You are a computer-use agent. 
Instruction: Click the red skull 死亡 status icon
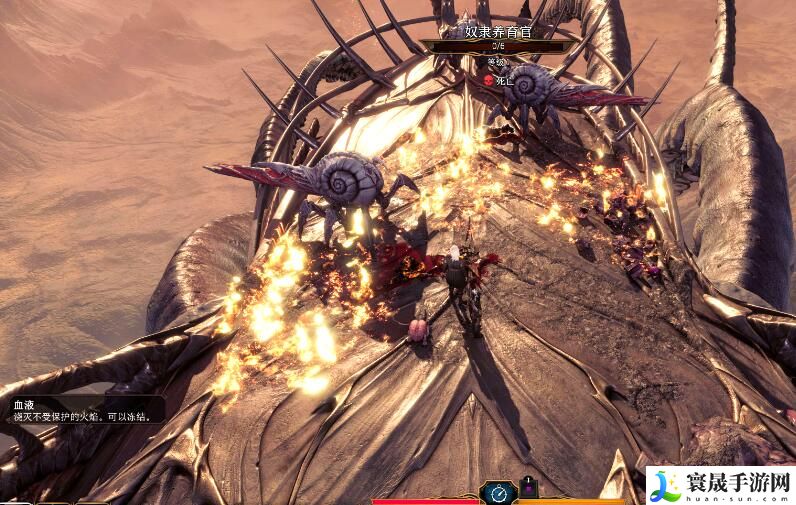(489, 80)
